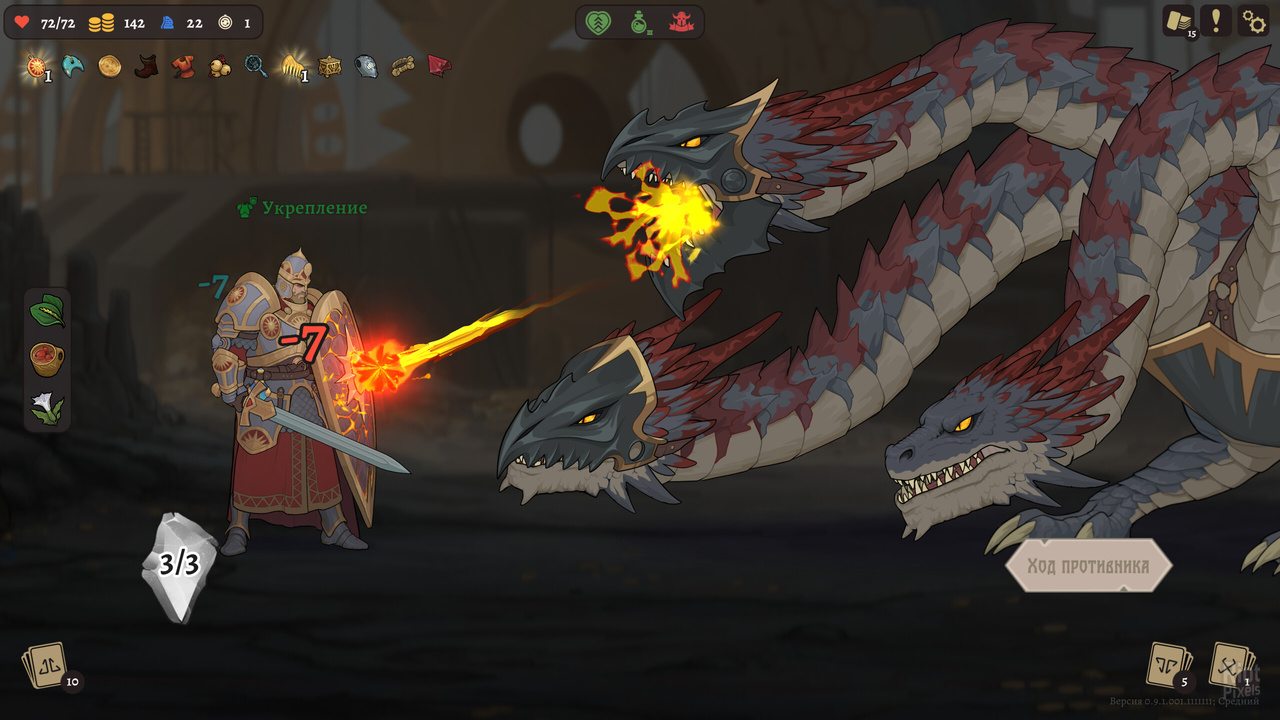Click the potion status icon at top center
This screenshot has width=1280, height=720.
pyautogui.click(x=638, y=21)
